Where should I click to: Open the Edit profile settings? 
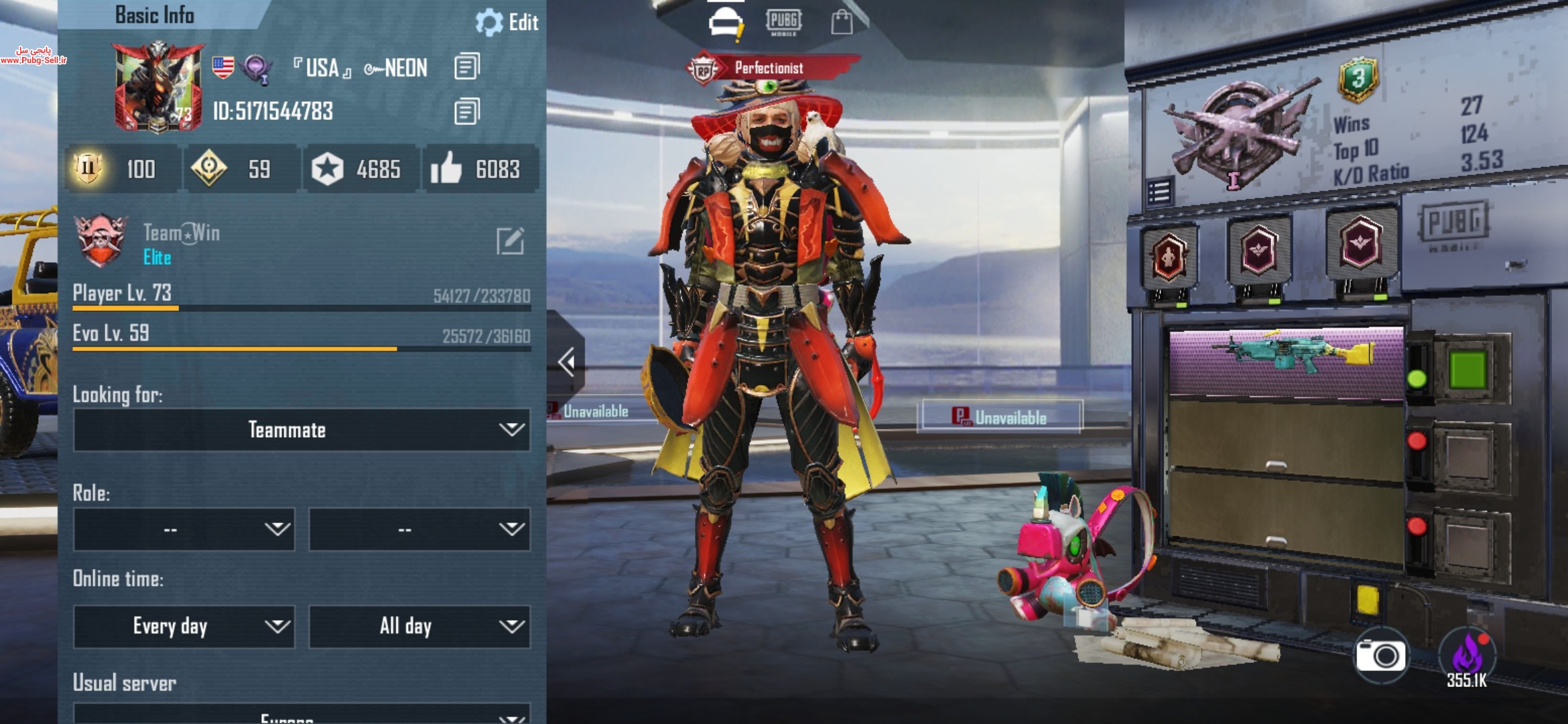(x=507, y=22)
